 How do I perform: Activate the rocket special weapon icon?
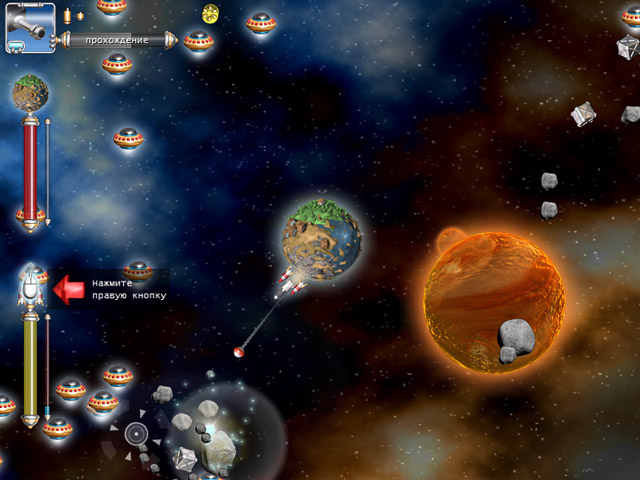[31, 287]
